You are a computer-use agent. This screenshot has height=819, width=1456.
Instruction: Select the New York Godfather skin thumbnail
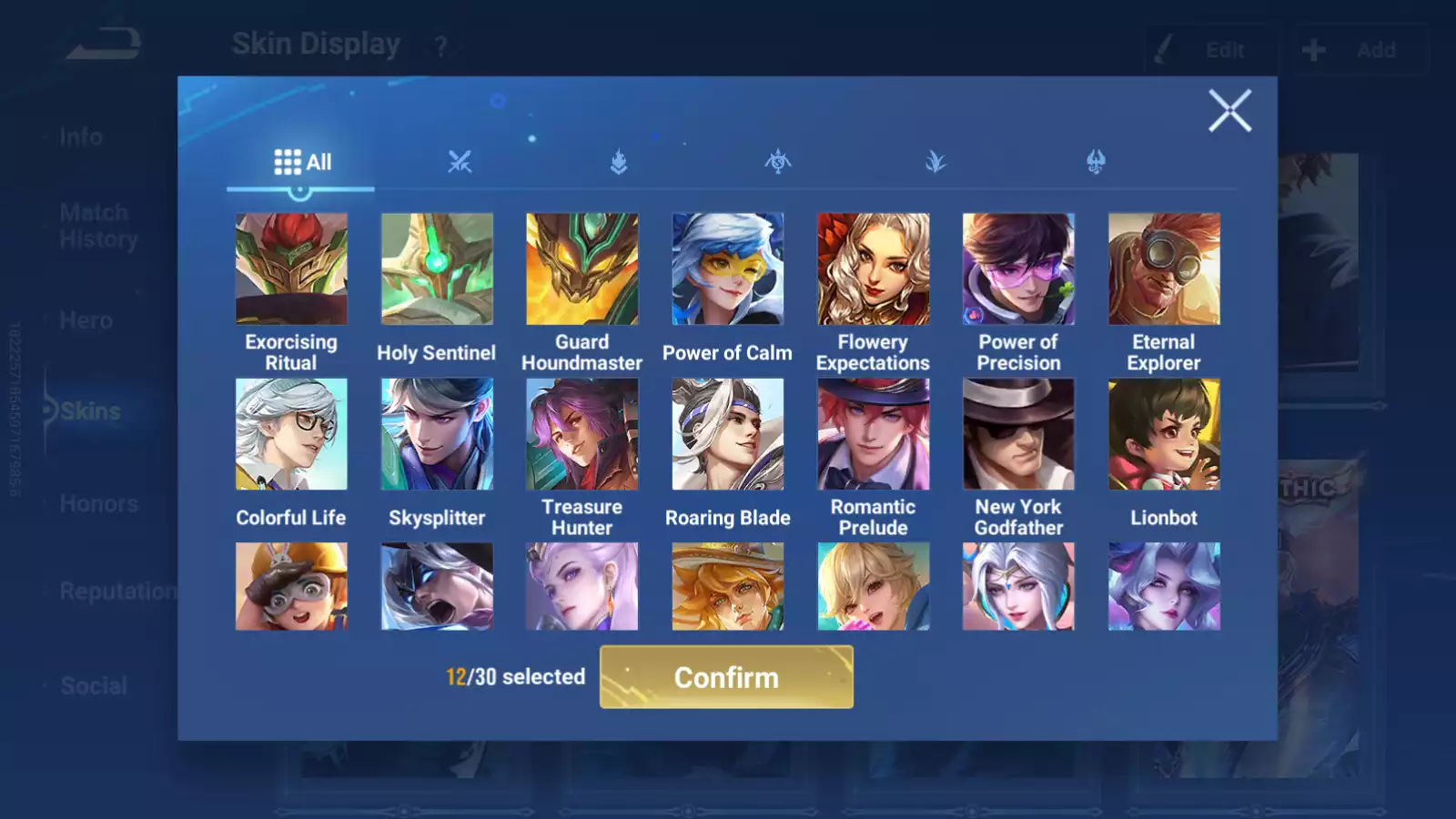click(1018, 434)
